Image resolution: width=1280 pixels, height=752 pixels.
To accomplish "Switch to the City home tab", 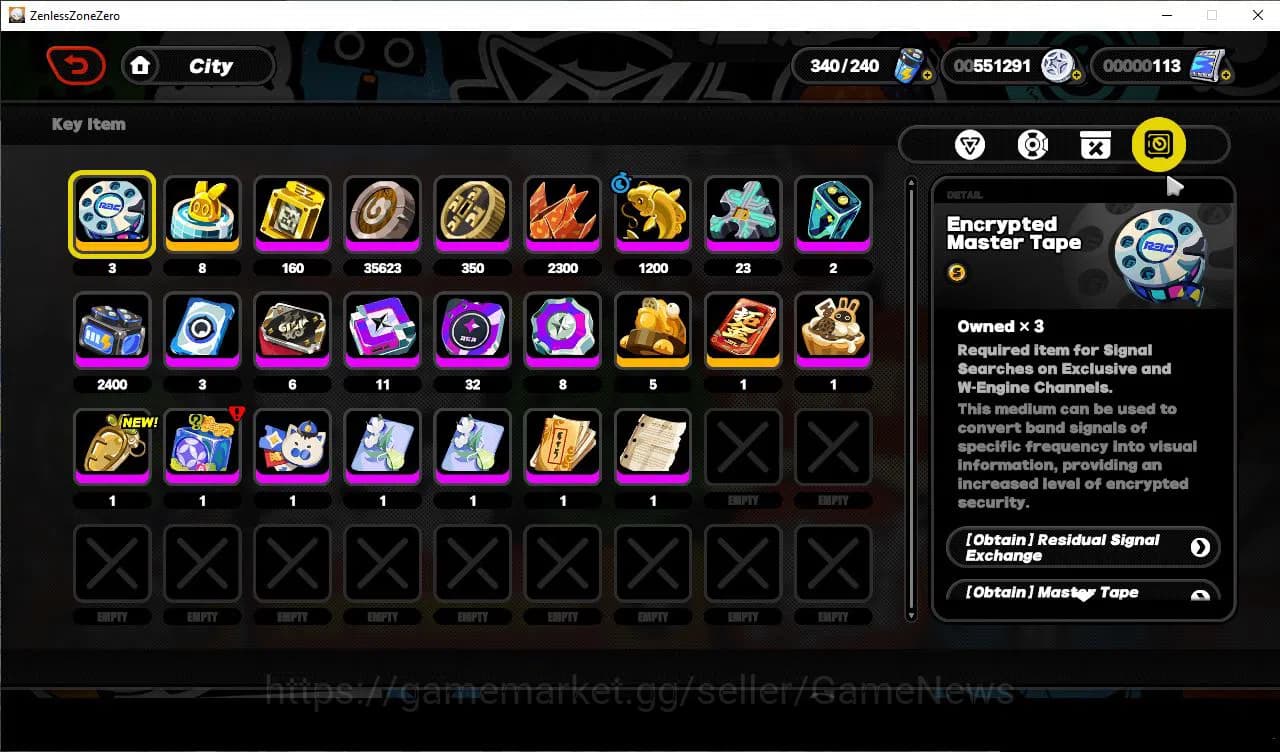I will coord(198,66).
